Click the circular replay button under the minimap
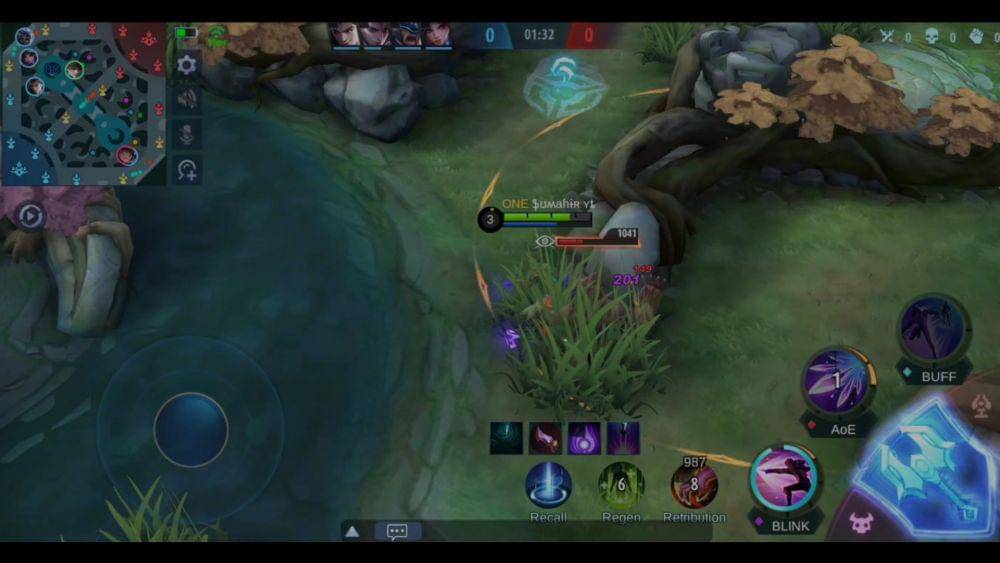Screen dimensions: 1000x563 [x=30, y=216]
